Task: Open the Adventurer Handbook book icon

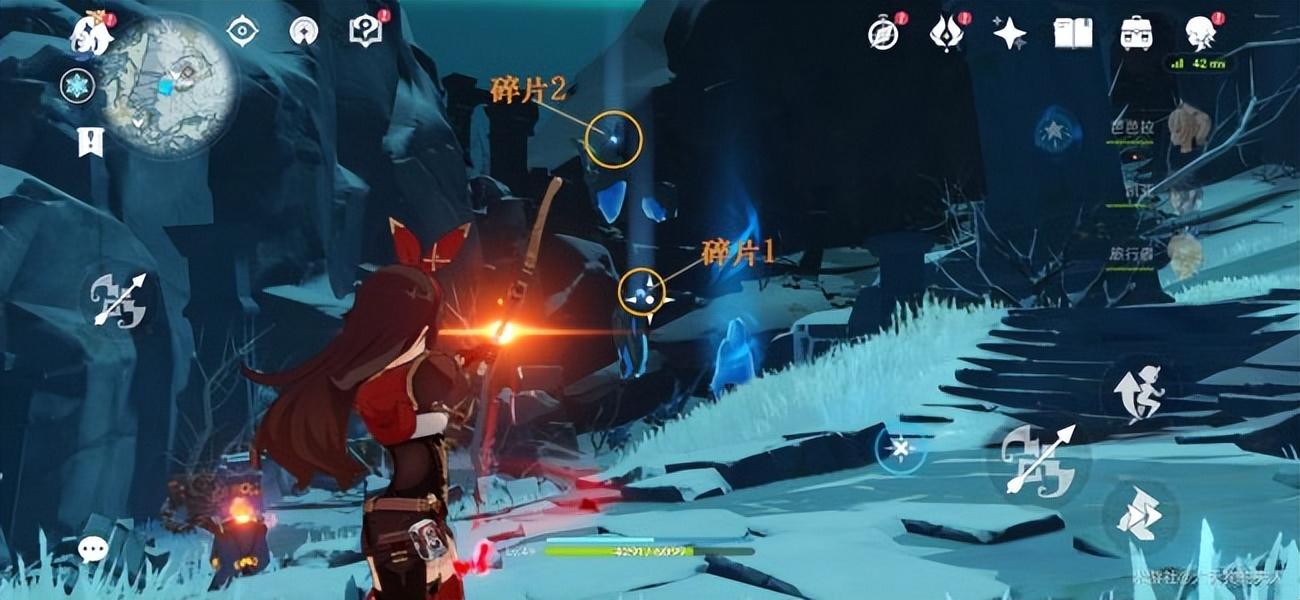Action: tap(1072, 34)
